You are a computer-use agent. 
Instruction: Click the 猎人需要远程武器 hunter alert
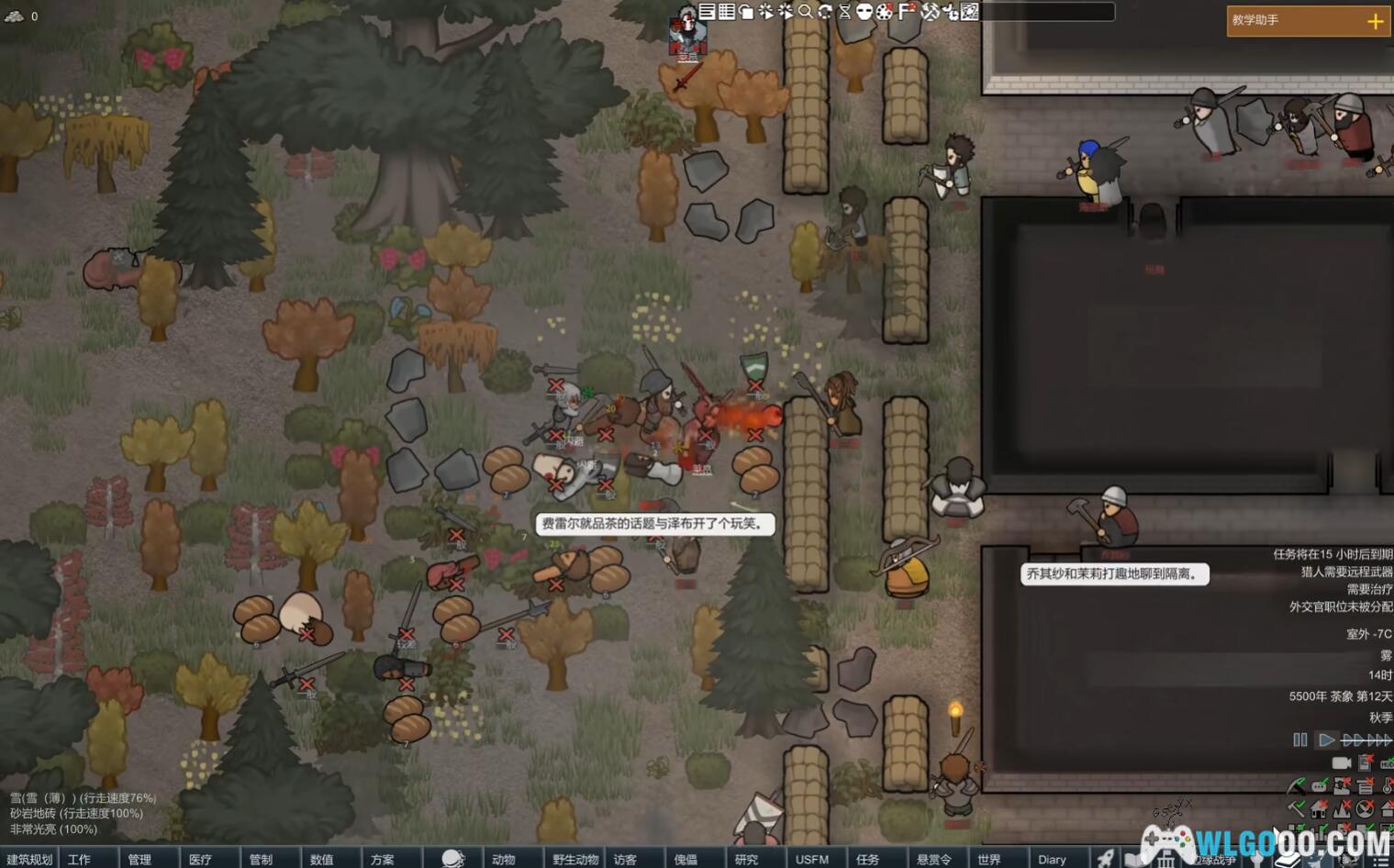pos(1345,572)
